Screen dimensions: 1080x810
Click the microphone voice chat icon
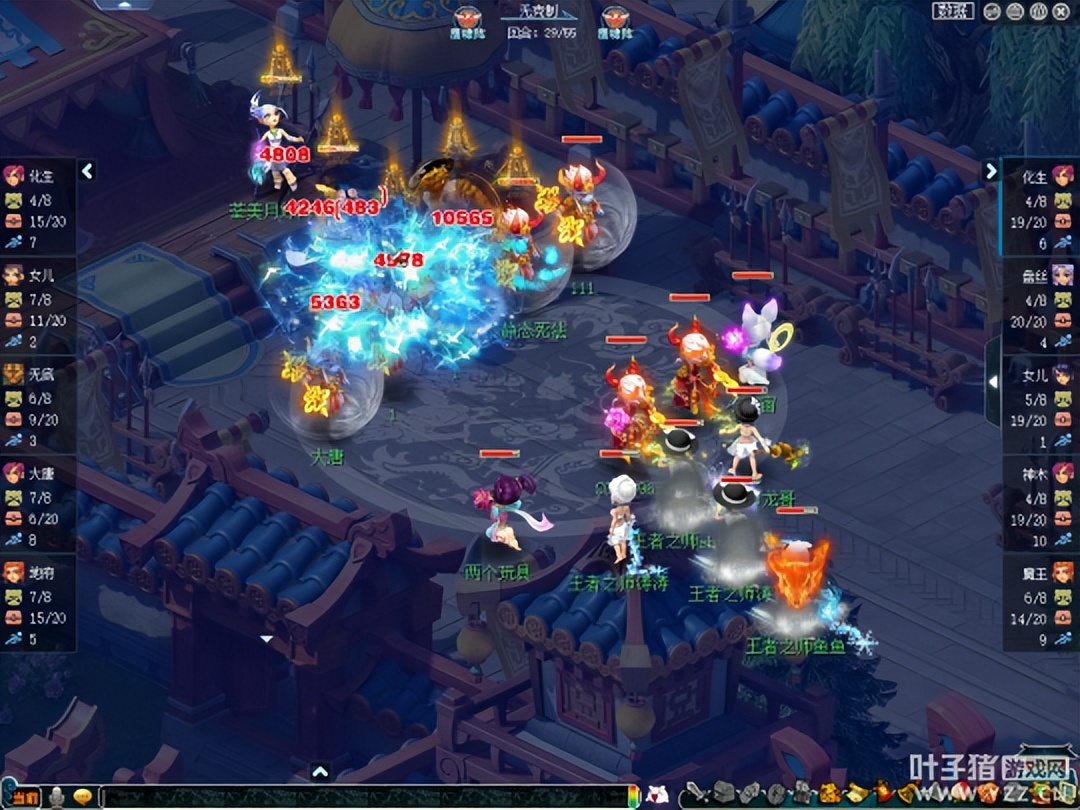click(58, 797)
